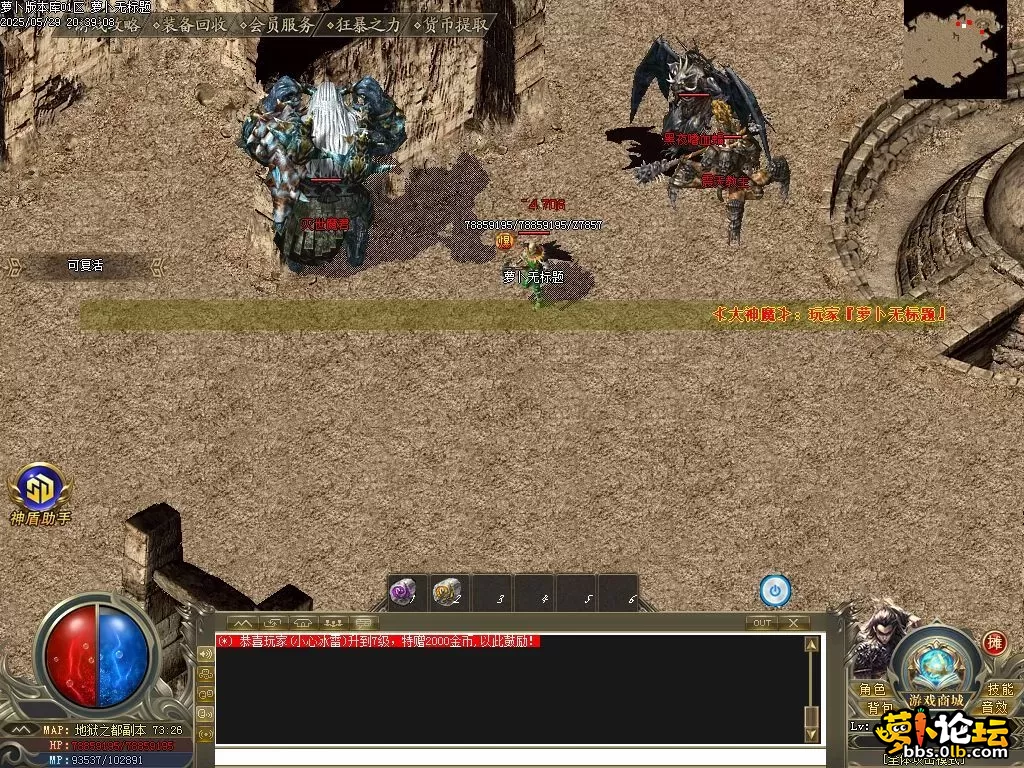Click the OUT button above the chat

[762, 622]
